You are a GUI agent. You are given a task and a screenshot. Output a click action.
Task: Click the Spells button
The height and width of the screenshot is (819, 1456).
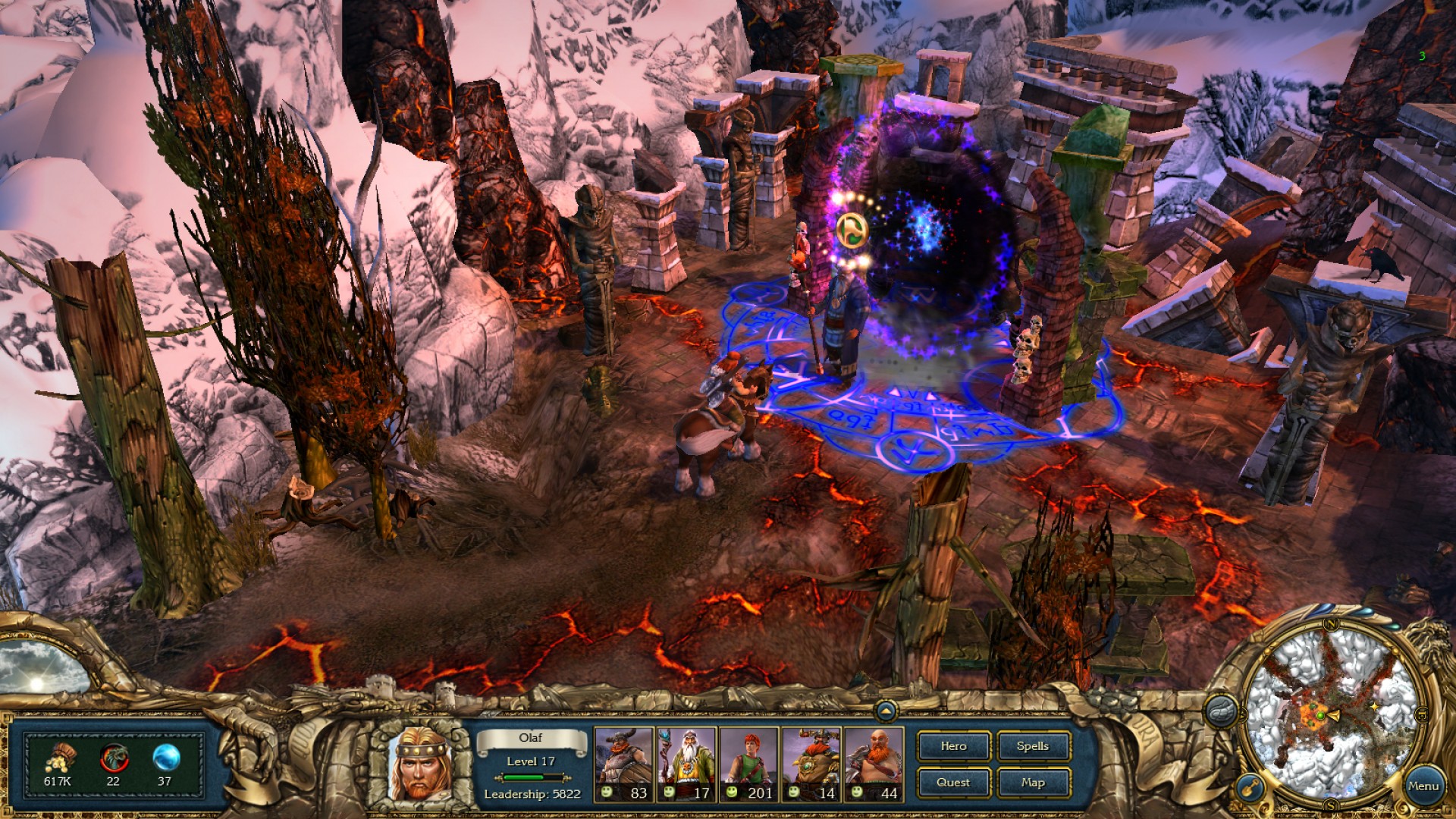pos(1033,746)
